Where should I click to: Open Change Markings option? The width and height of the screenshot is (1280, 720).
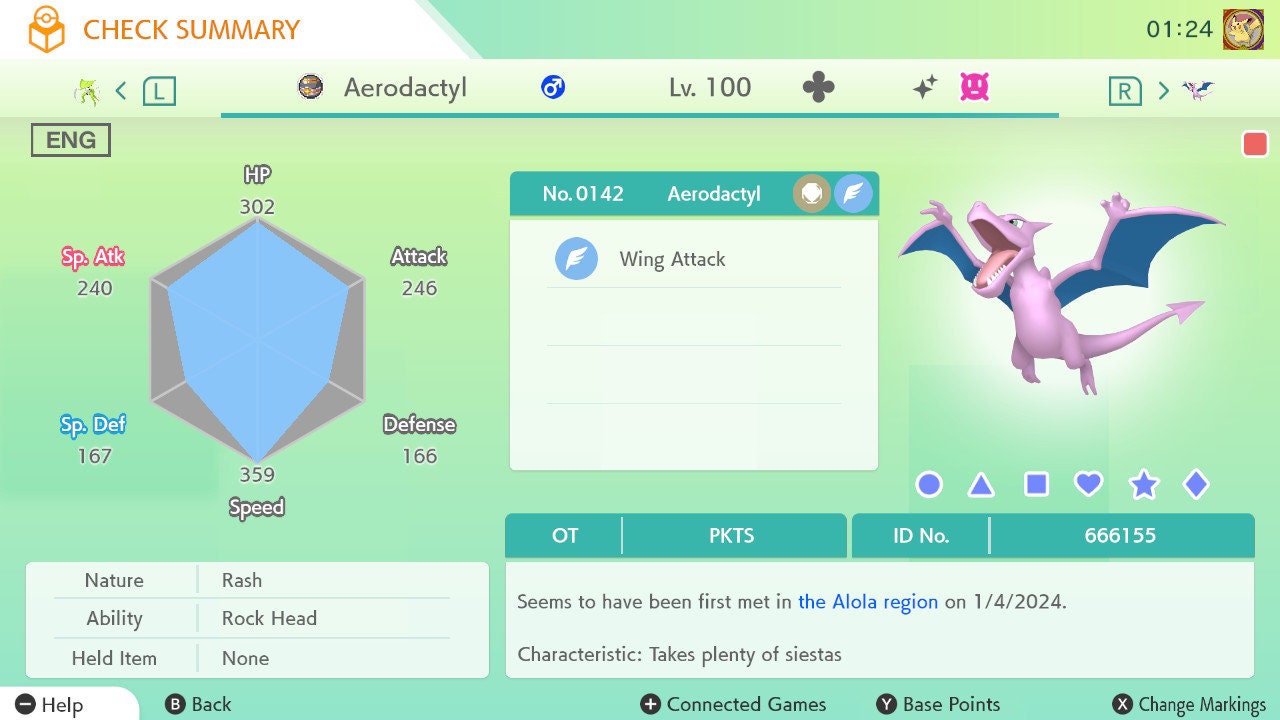tap(1190, 704)
